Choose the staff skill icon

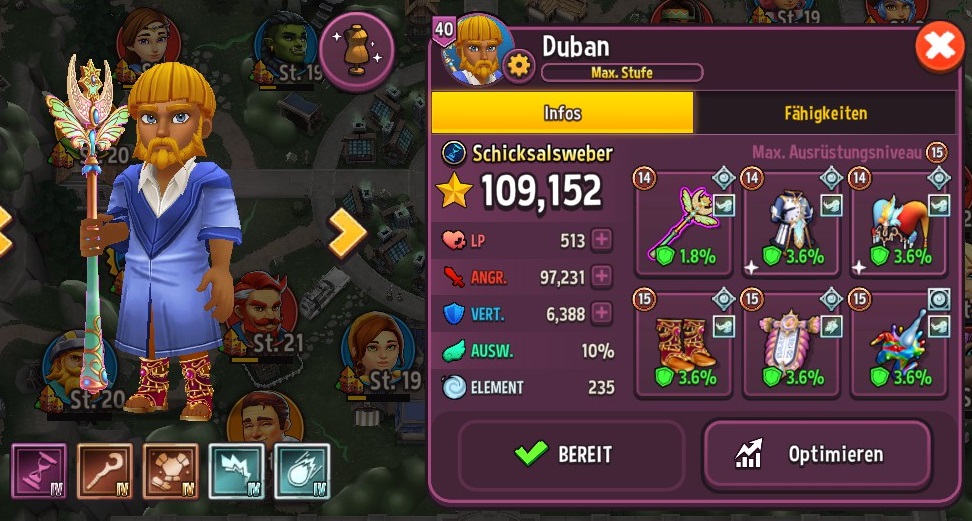(x=104, y=471)
